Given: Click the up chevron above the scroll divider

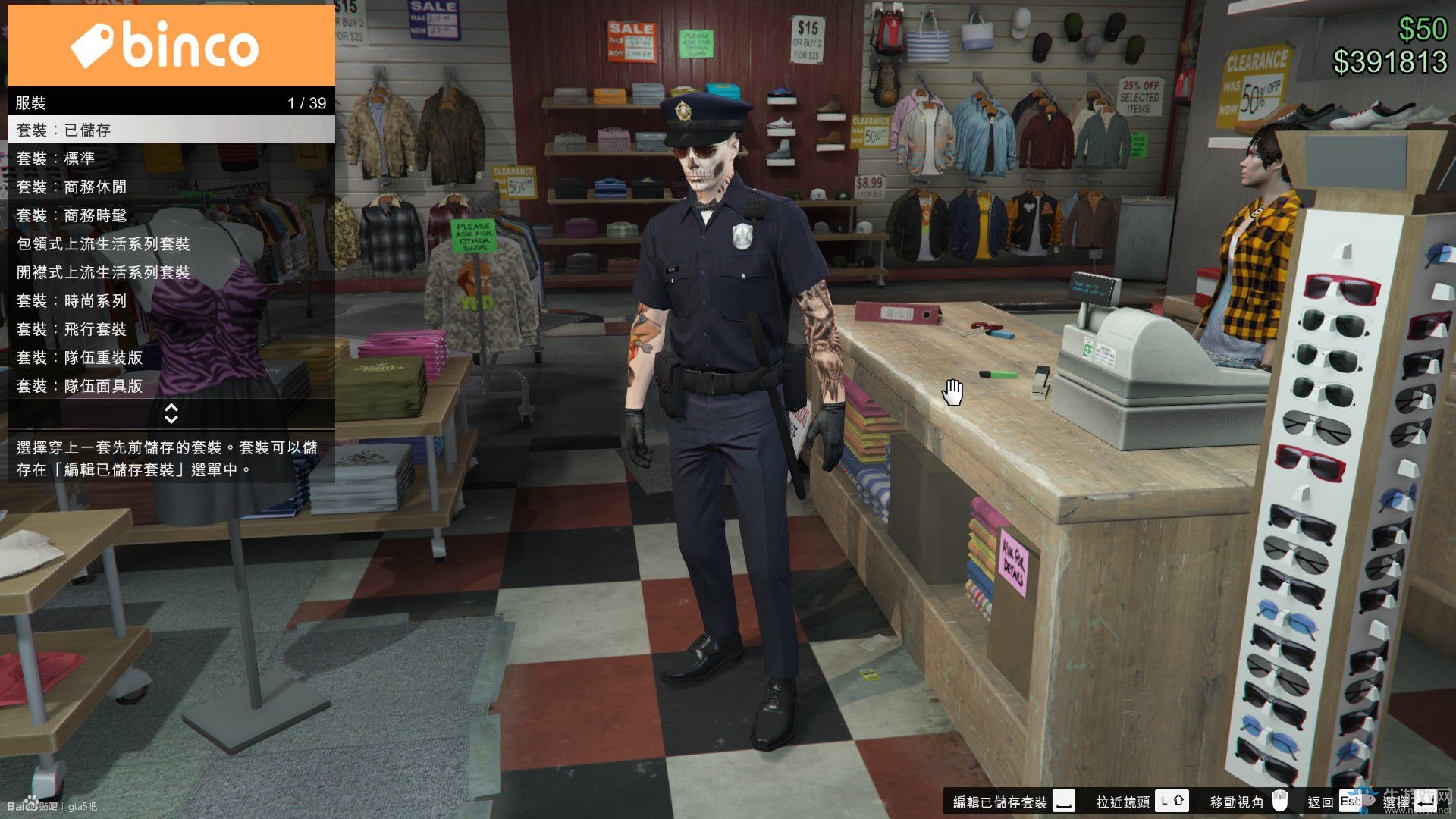Looking at the screenshot, I should click(x=172, y=409).
